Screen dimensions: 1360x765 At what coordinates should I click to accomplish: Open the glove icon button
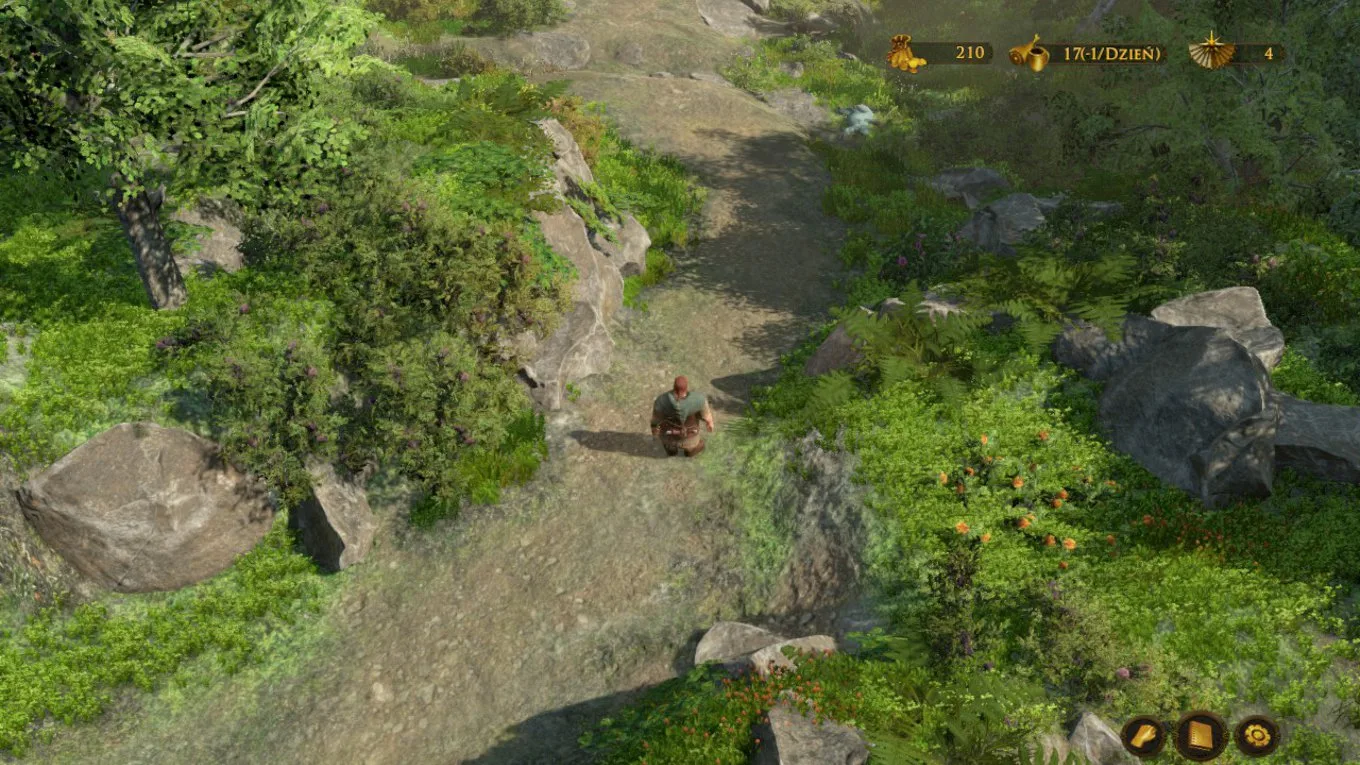coord(1143,736)
